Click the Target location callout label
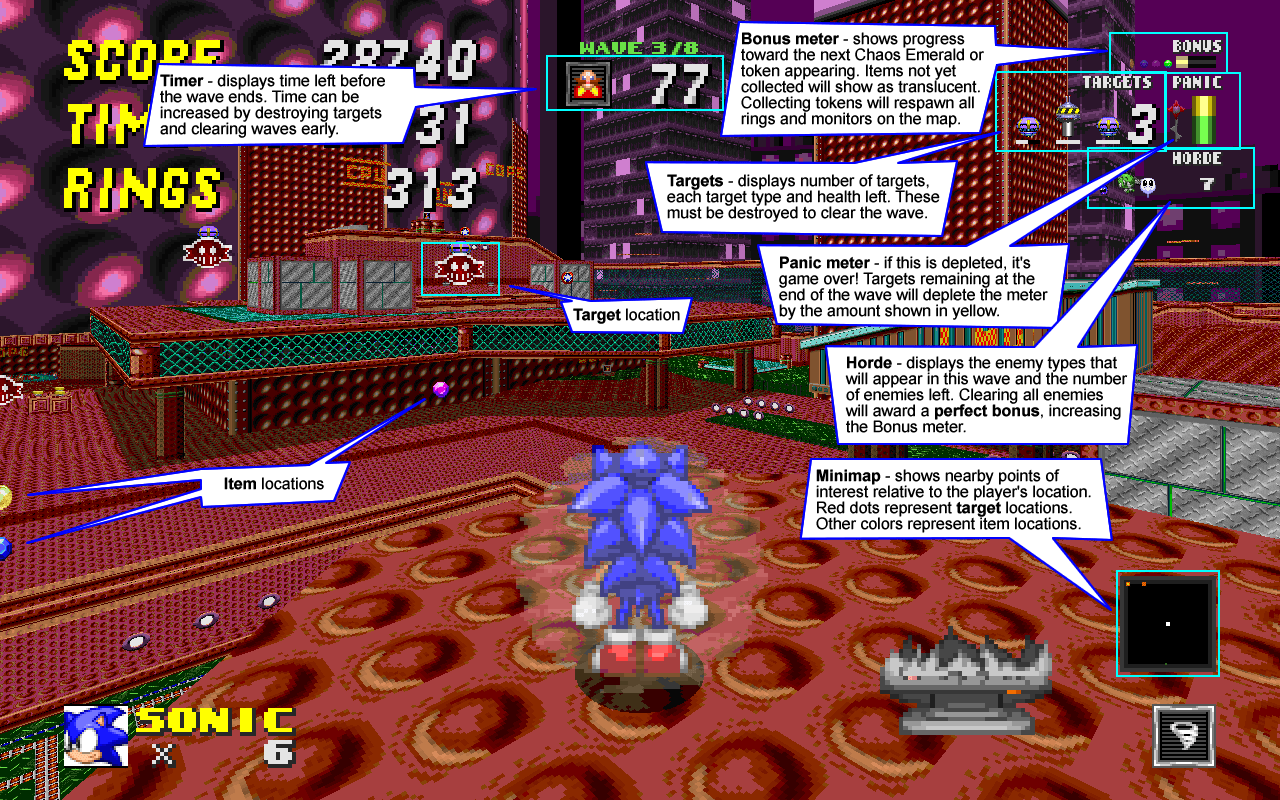Viewport: 1280px width, 800px height. point(626,315)
